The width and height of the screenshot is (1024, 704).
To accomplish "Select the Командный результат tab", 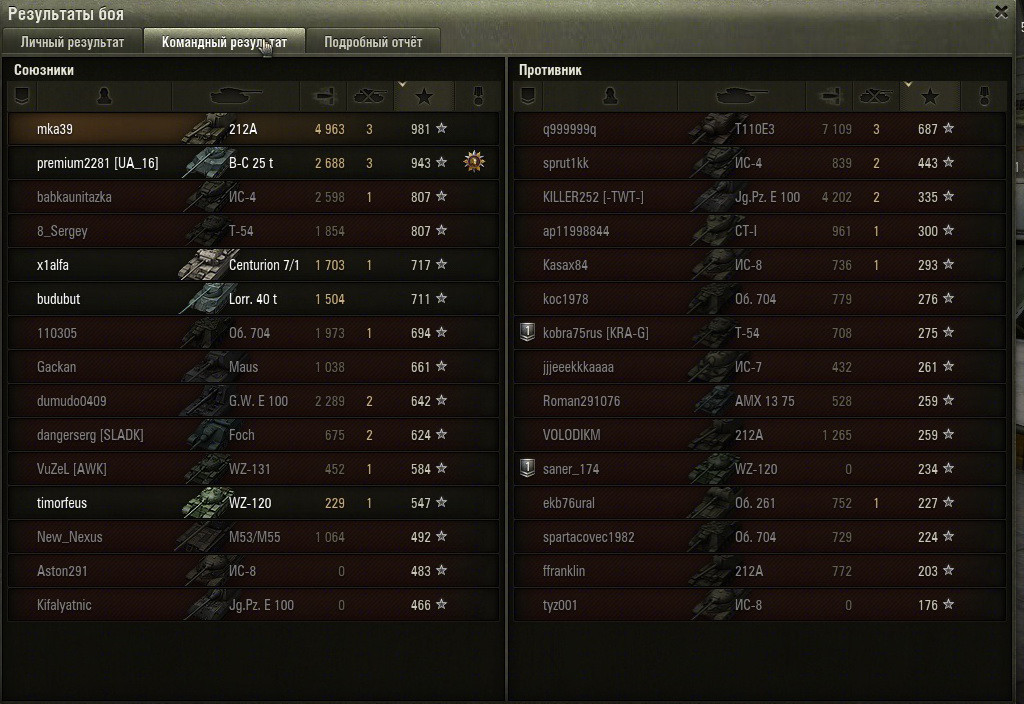I will point(224,42).
